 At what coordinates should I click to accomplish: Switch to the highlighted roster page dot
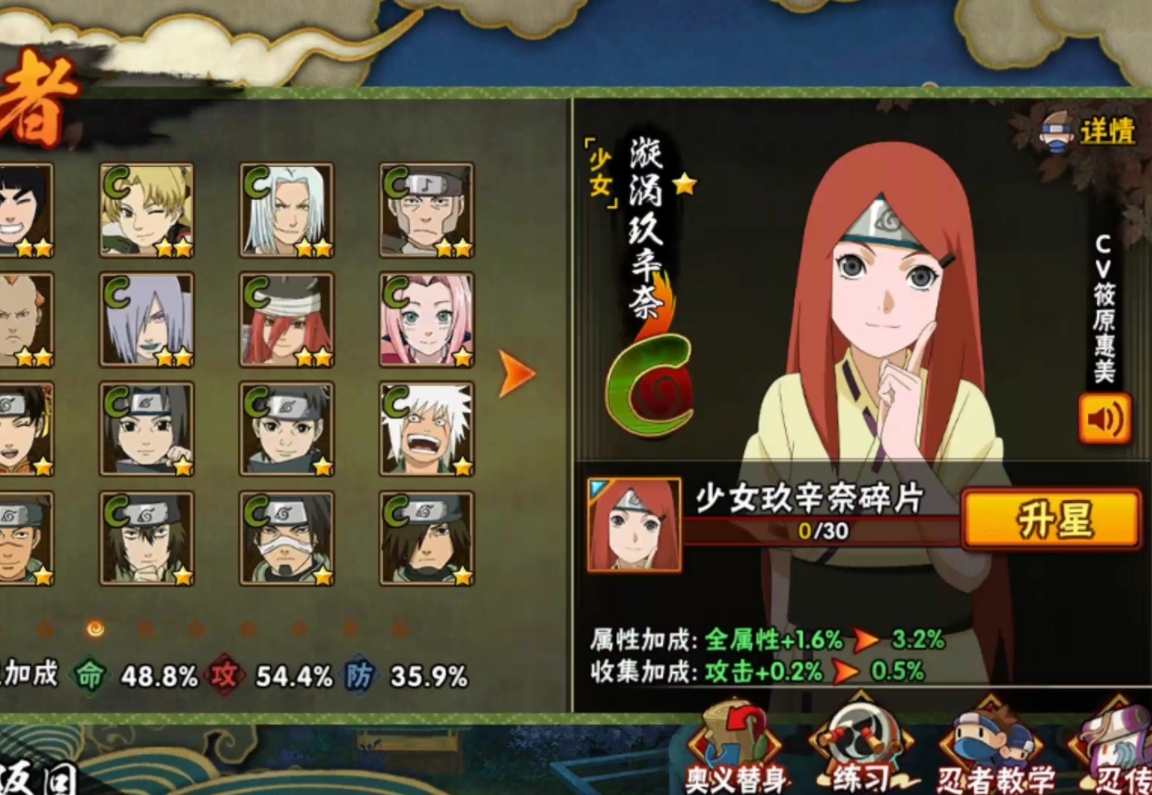click(x=95, y=629)
